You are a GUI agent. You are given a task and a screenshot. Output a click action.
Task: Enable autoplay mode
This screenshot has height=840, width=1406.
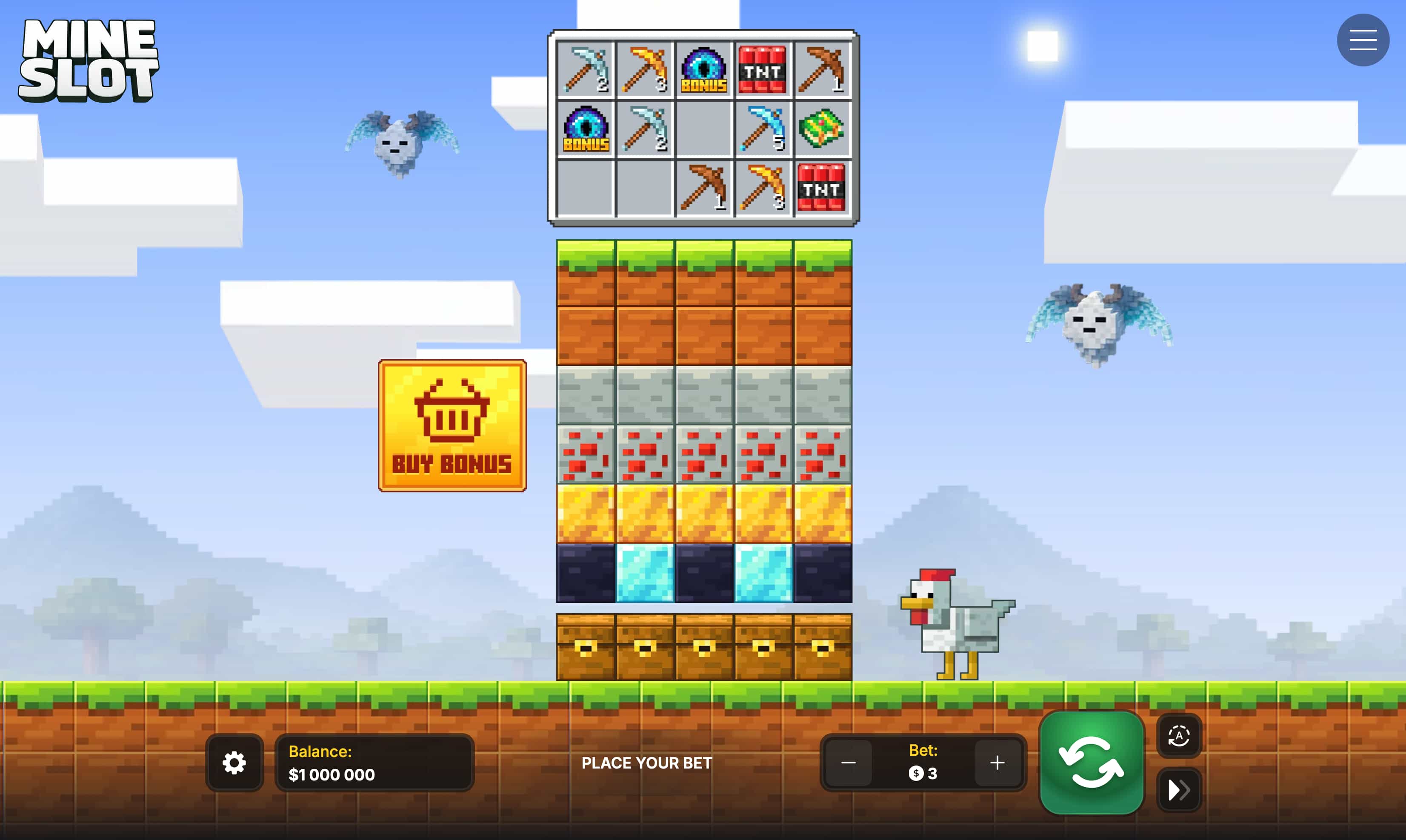click(1179, 737)
